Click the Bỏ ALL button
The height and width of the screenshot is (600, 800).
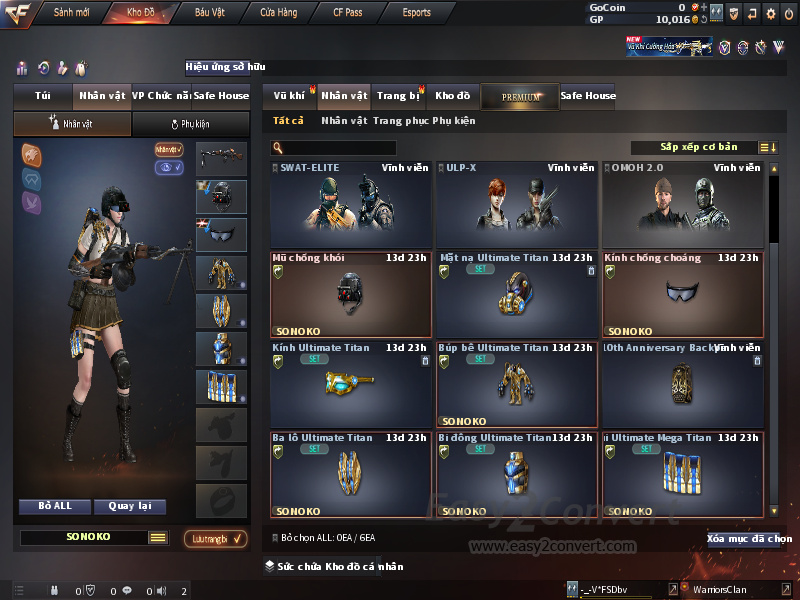click(55, 506)
